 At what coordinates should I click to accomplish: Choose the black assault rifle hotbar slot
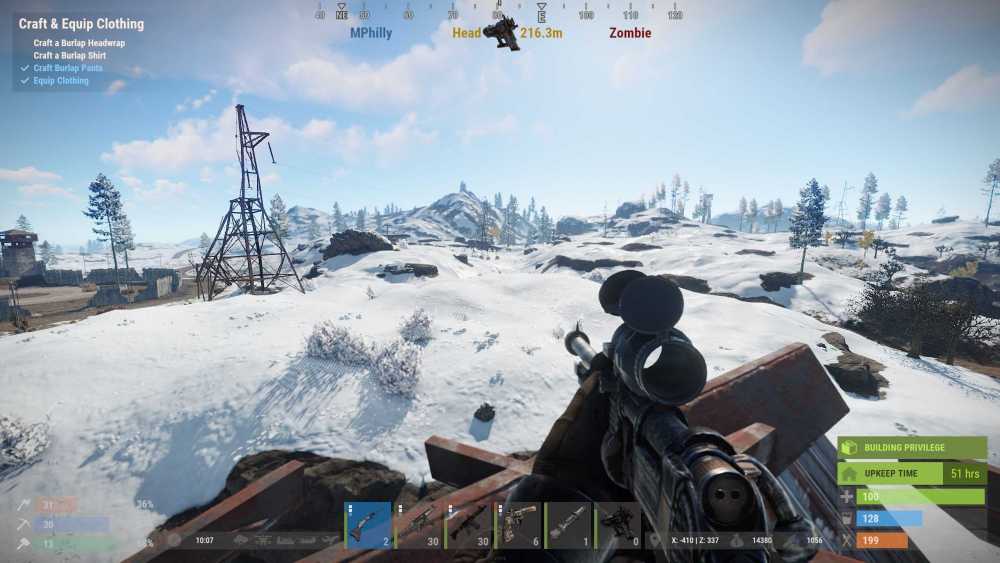click(x=469, y=524)
